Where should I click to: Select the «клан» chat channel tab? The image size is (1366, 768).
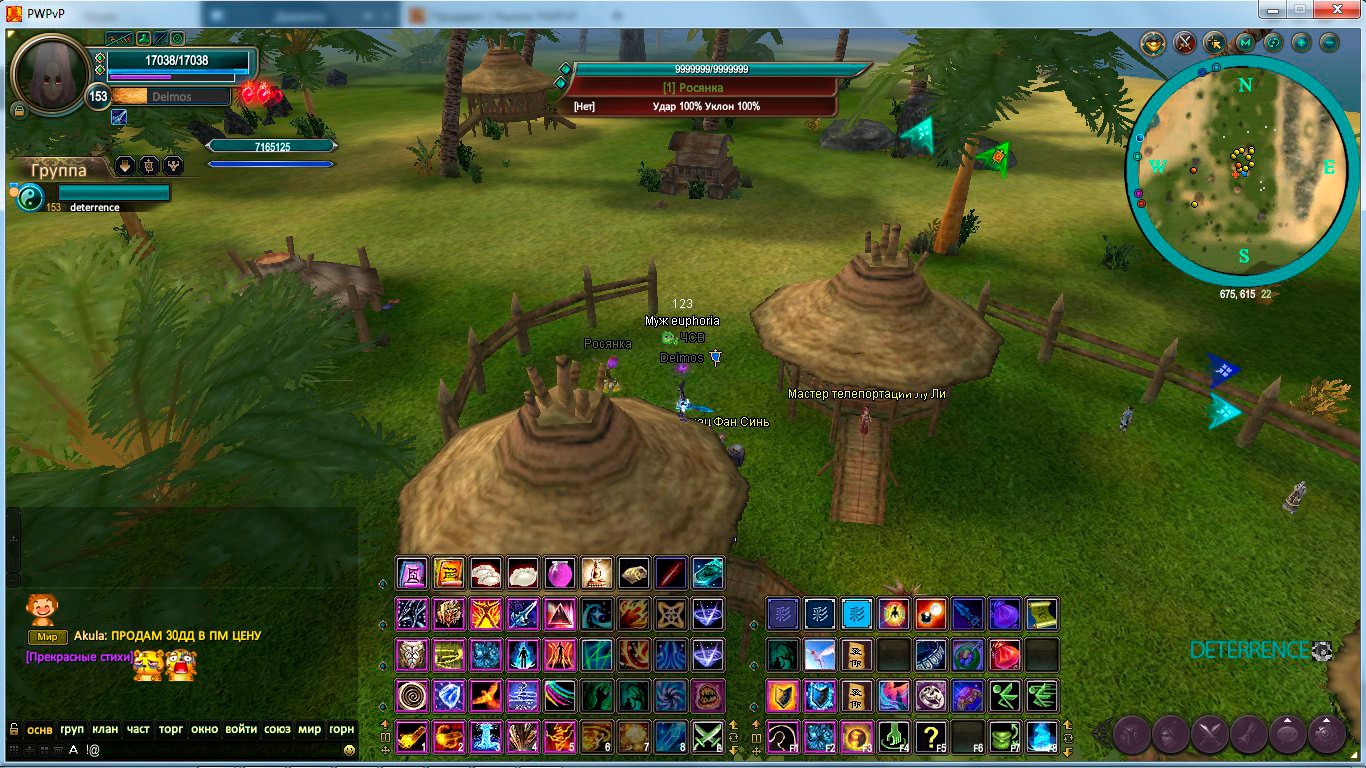[105, 729]
